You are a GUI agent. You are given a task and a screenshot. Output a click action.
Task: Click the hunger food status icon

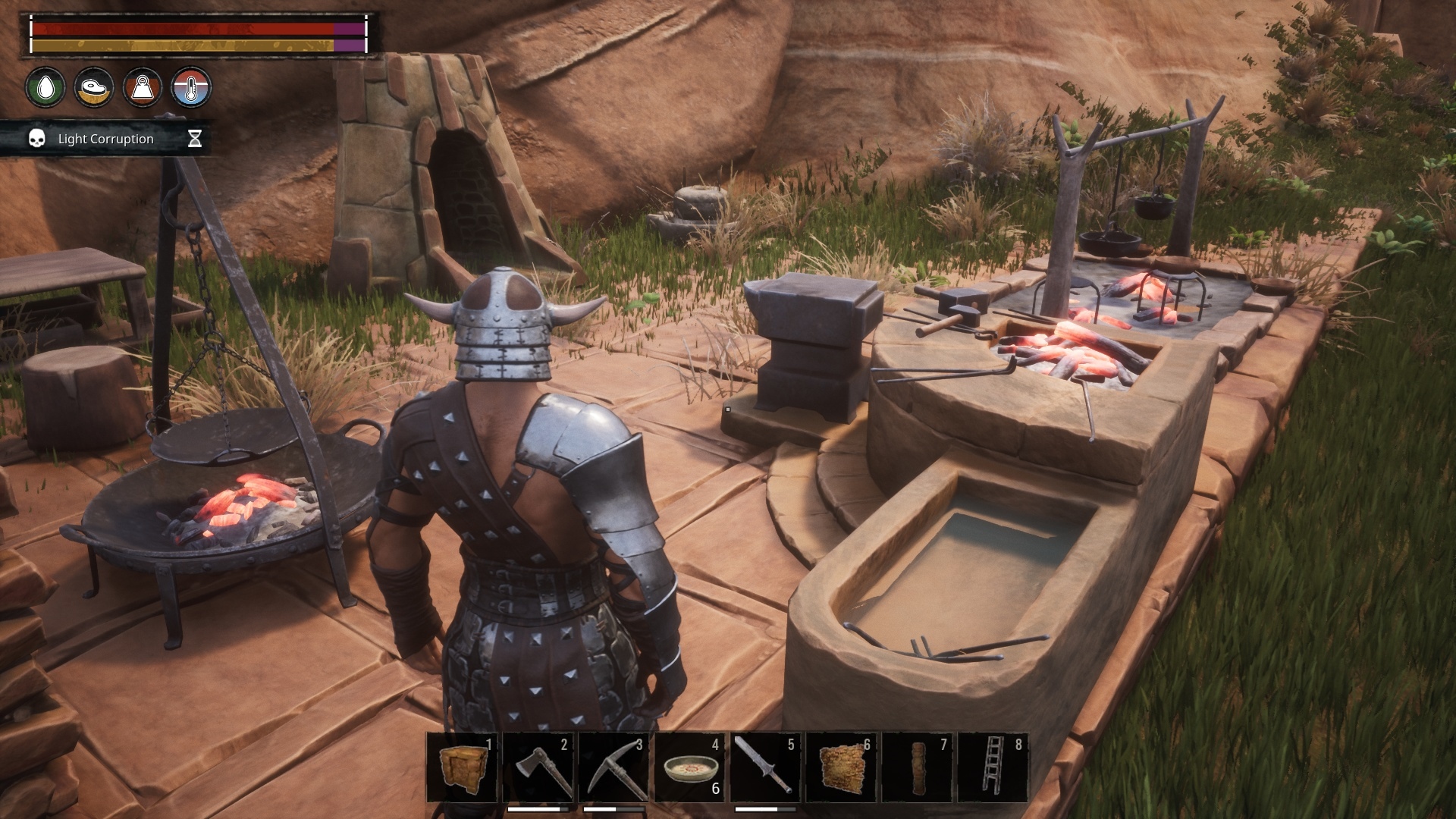tap(94, 86)
